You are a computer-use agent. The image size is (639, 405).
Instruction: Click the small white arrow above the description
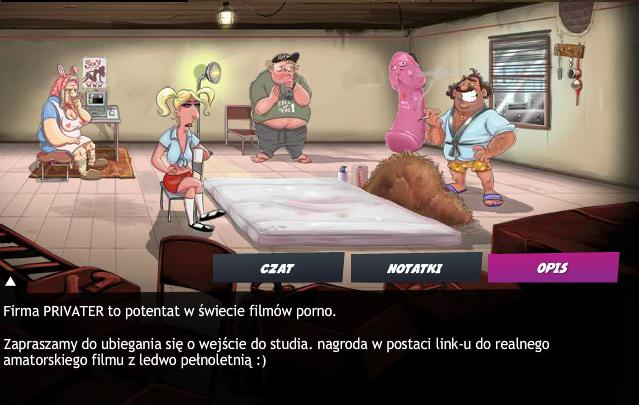(x=10, y=282)
